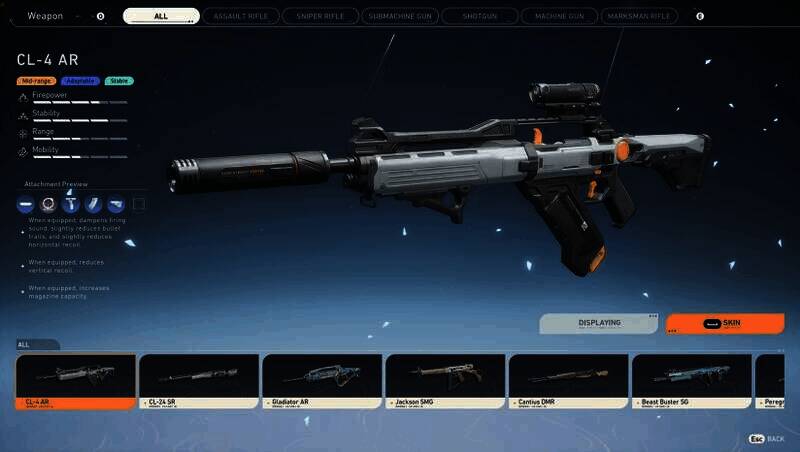
Task: Open the orange SKIN button
Action: 725,324
